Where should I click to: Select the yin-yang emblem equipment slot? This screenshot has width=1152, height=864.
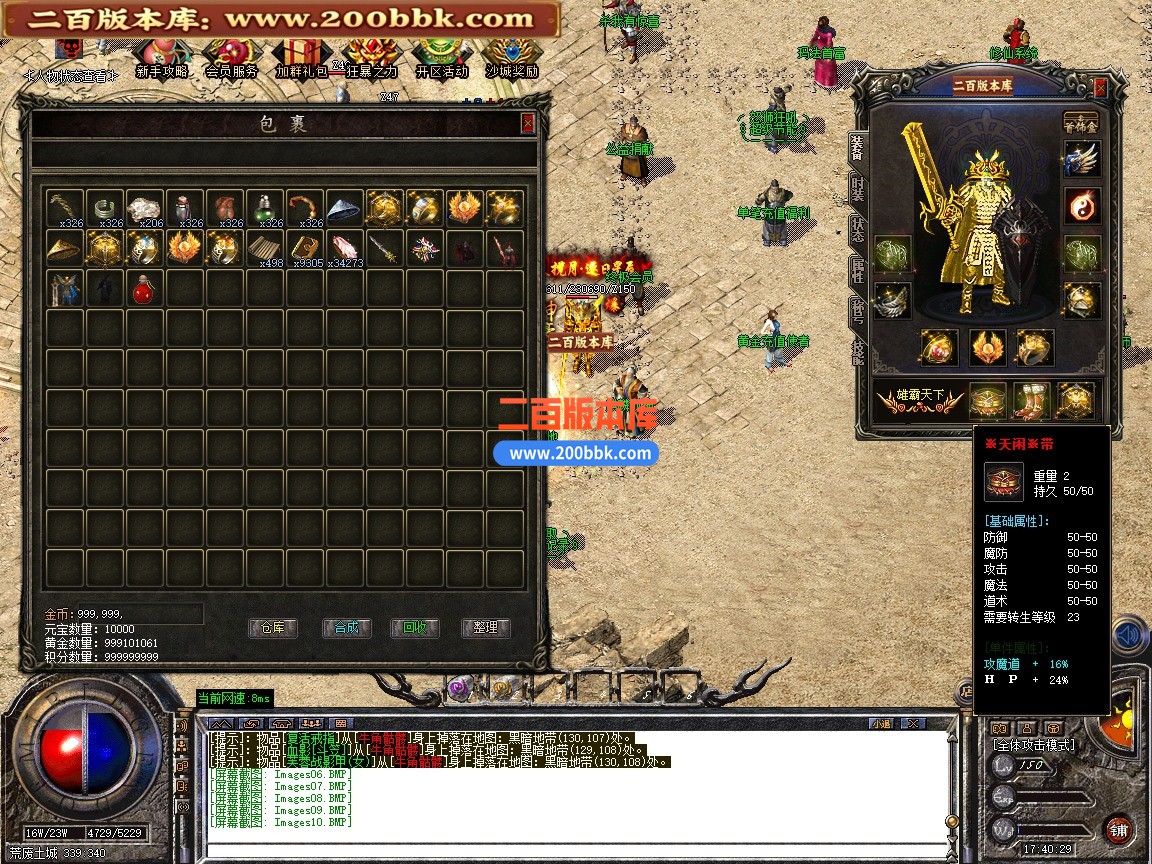[1082, 205]
